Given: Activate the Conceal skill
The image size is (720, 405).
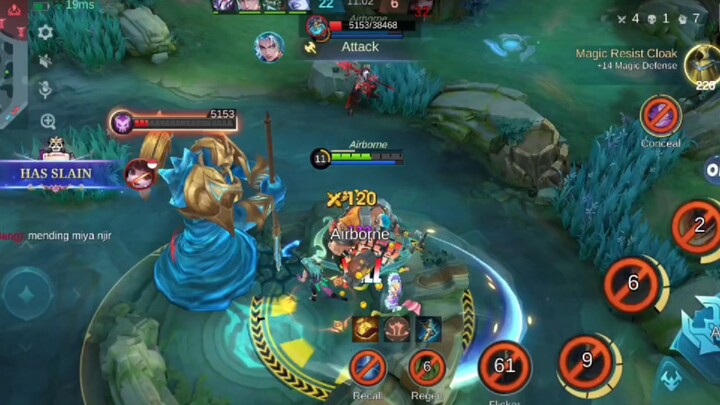Looking at the screenshot, I should (661, 116).
